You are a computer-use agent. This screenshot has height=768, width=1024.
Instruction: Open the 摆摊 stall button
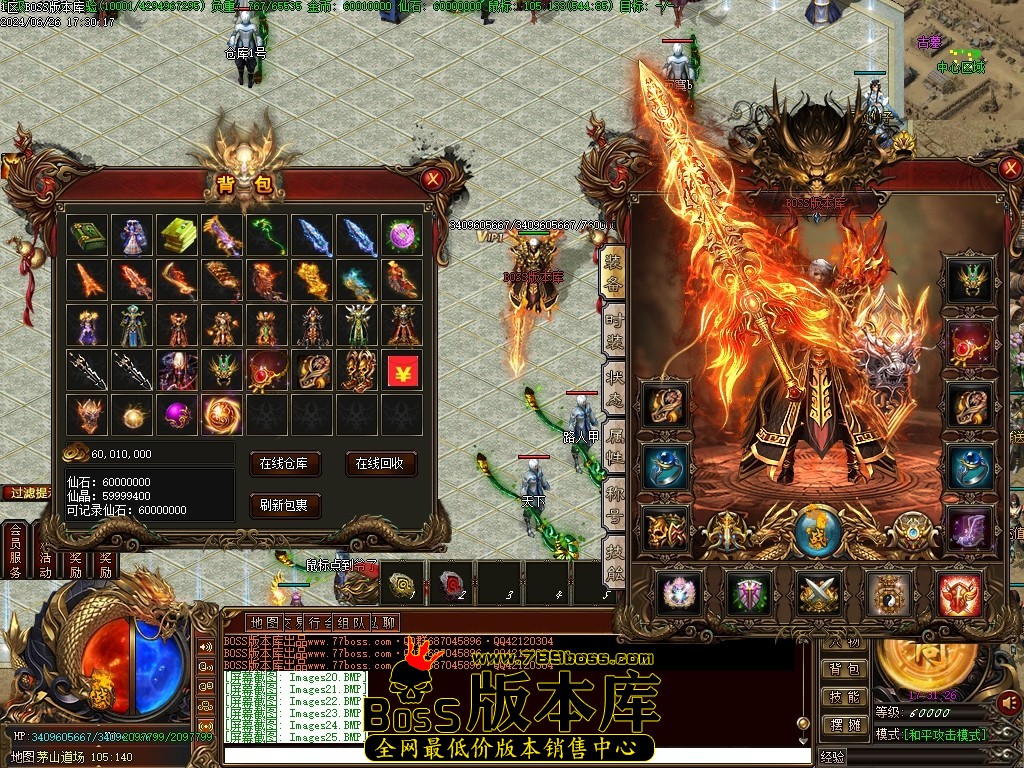(843, 725)
